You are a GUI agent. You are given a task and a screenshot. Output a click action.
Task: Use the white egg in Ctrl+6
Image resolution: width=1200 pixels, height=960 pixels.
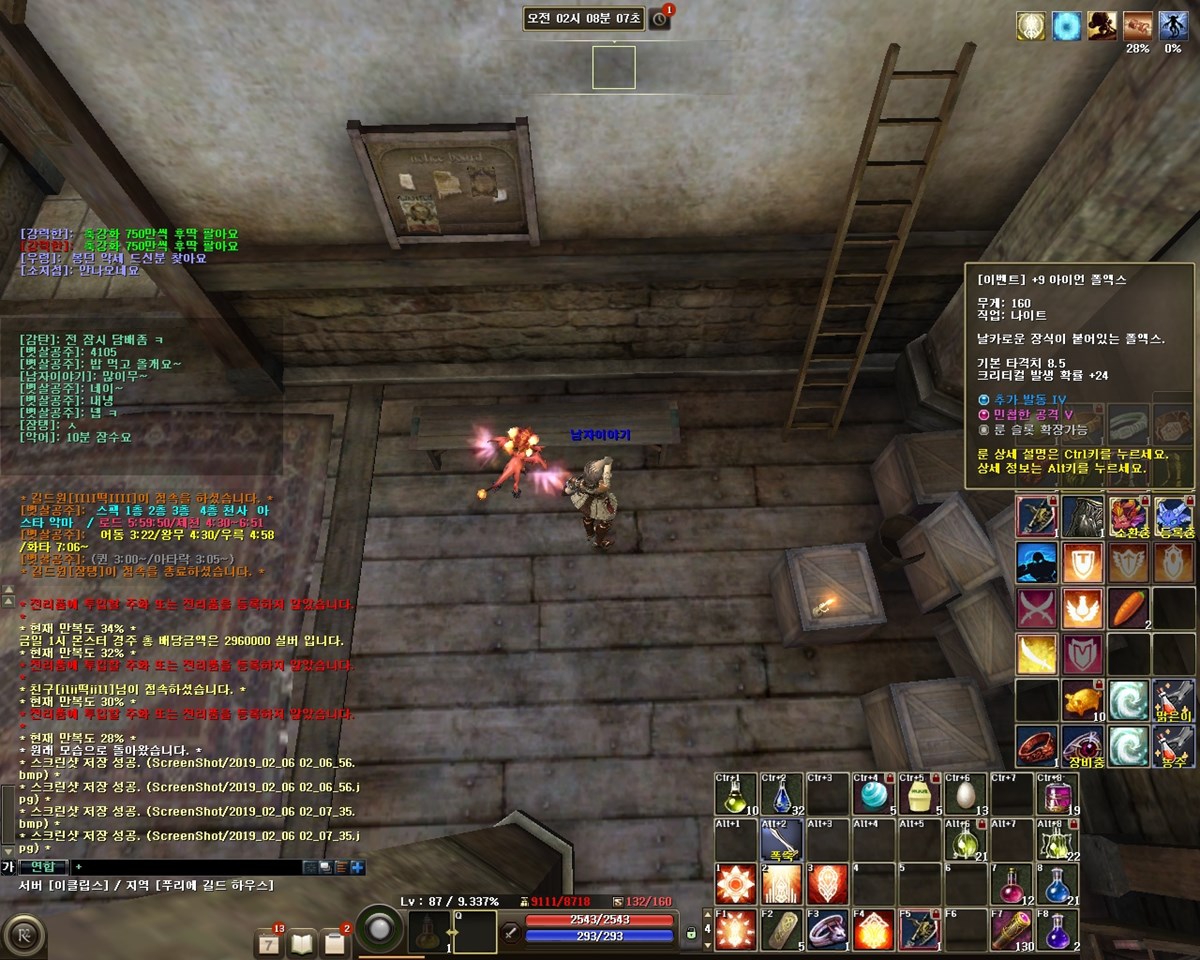coord(965,794)
